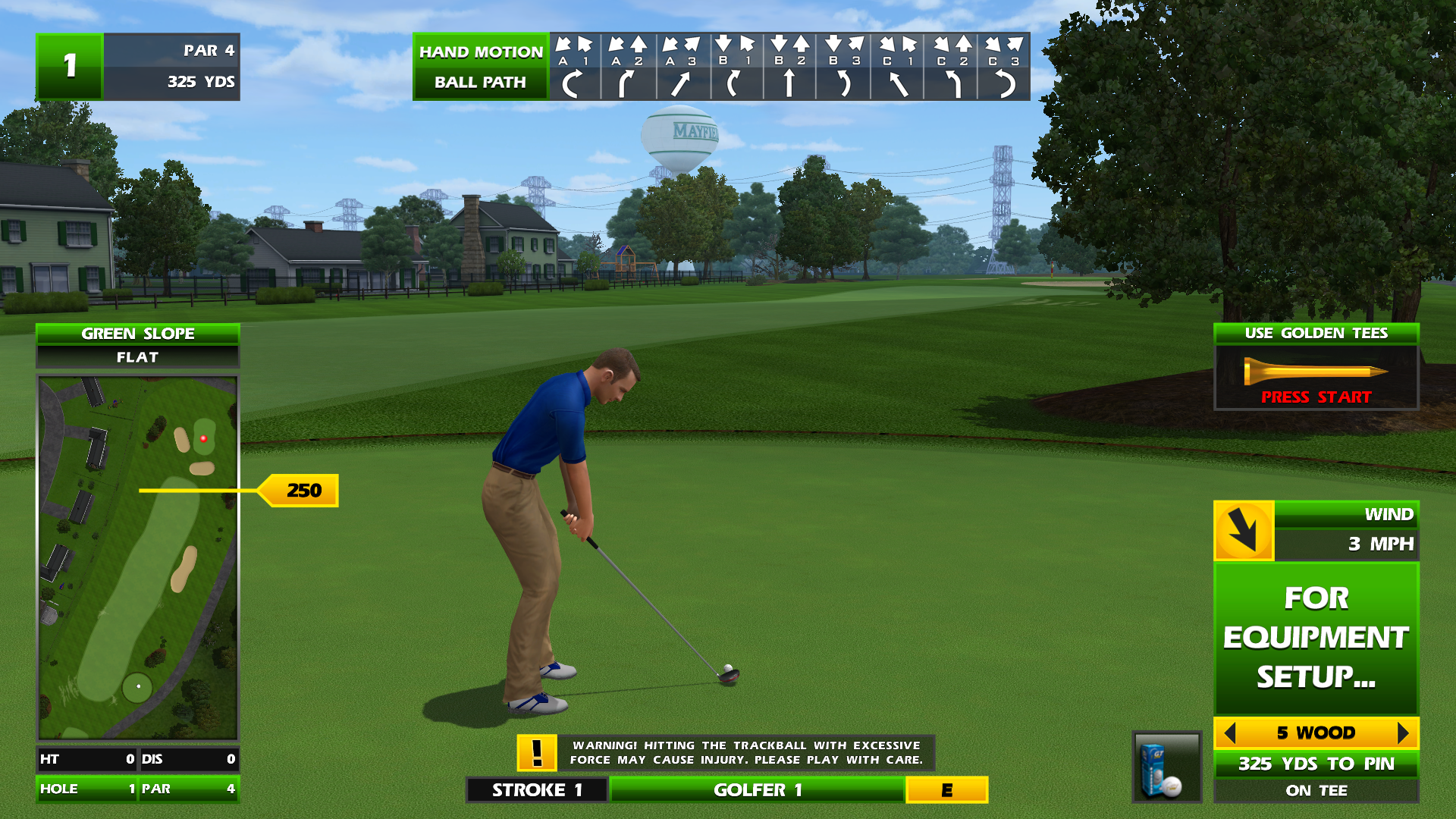
Task: Click the golf ball sleeve icon
Action: click(1166, 767)
